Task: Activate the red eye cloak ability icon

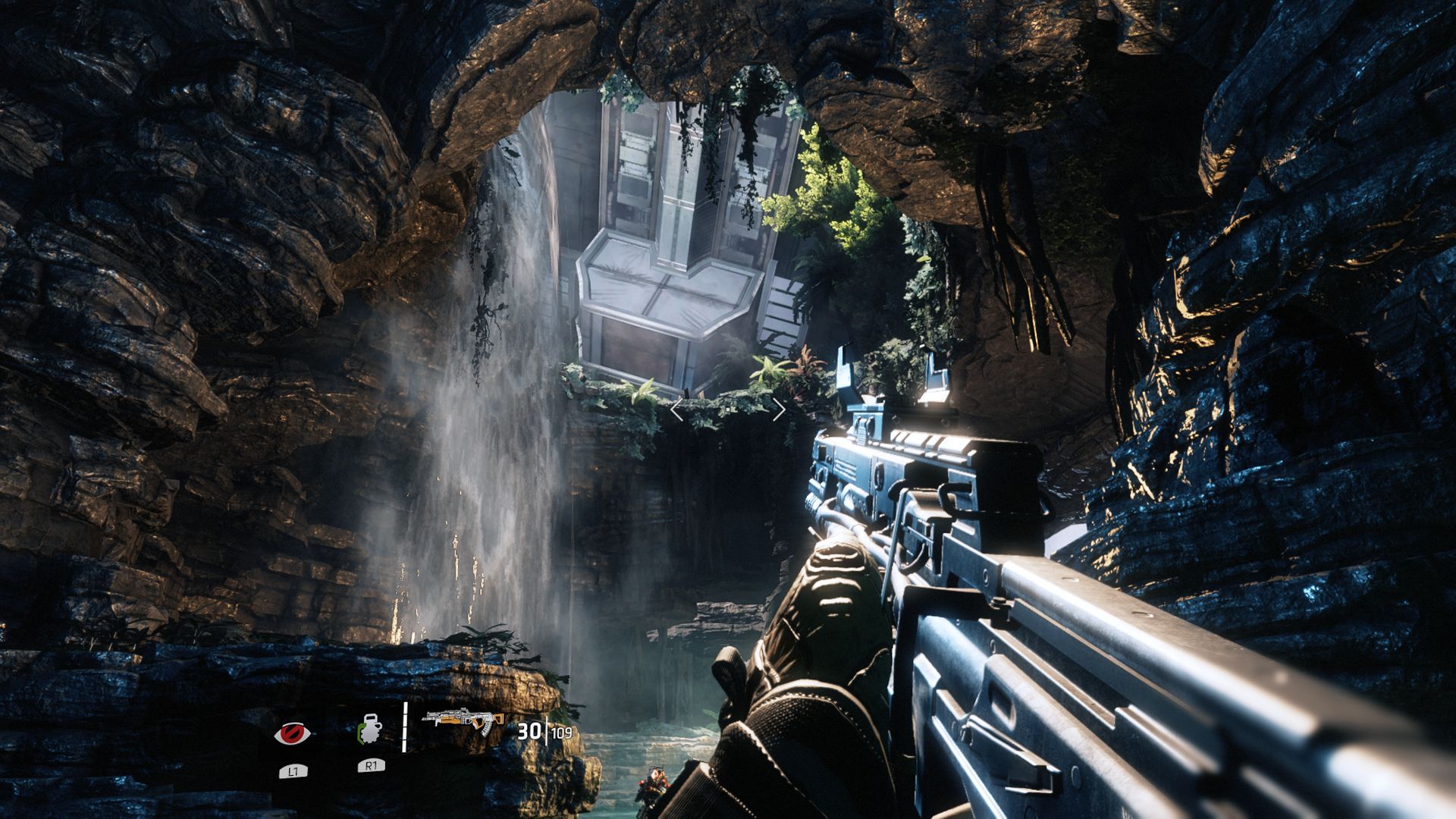Action: (x=292, y=733)
